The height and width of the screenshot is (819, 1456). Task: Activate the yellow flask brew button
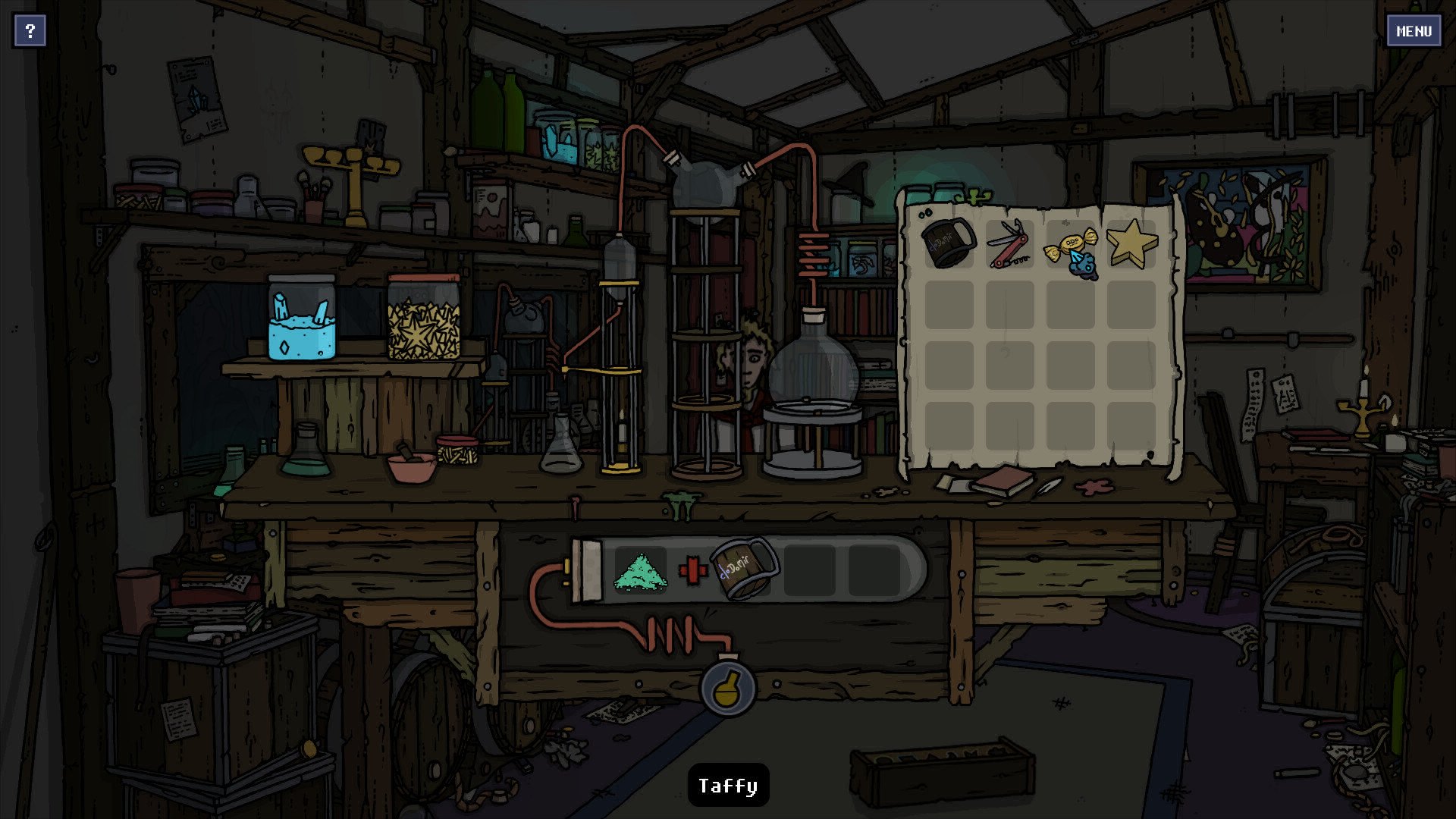point(728,689)
